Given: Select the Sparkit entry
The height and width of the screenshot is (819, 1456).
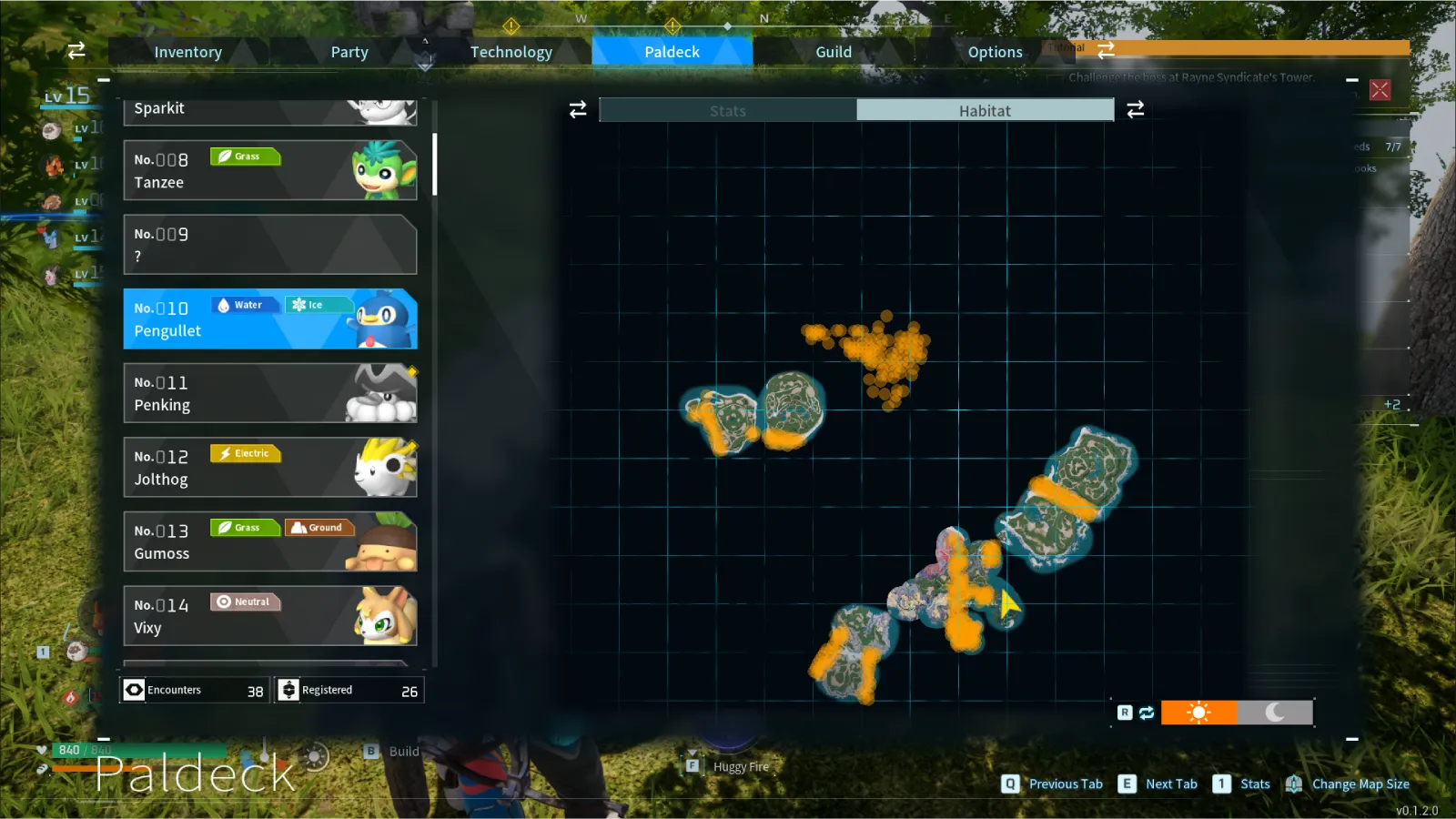Looking at the screenshot, I should (270, 112).
